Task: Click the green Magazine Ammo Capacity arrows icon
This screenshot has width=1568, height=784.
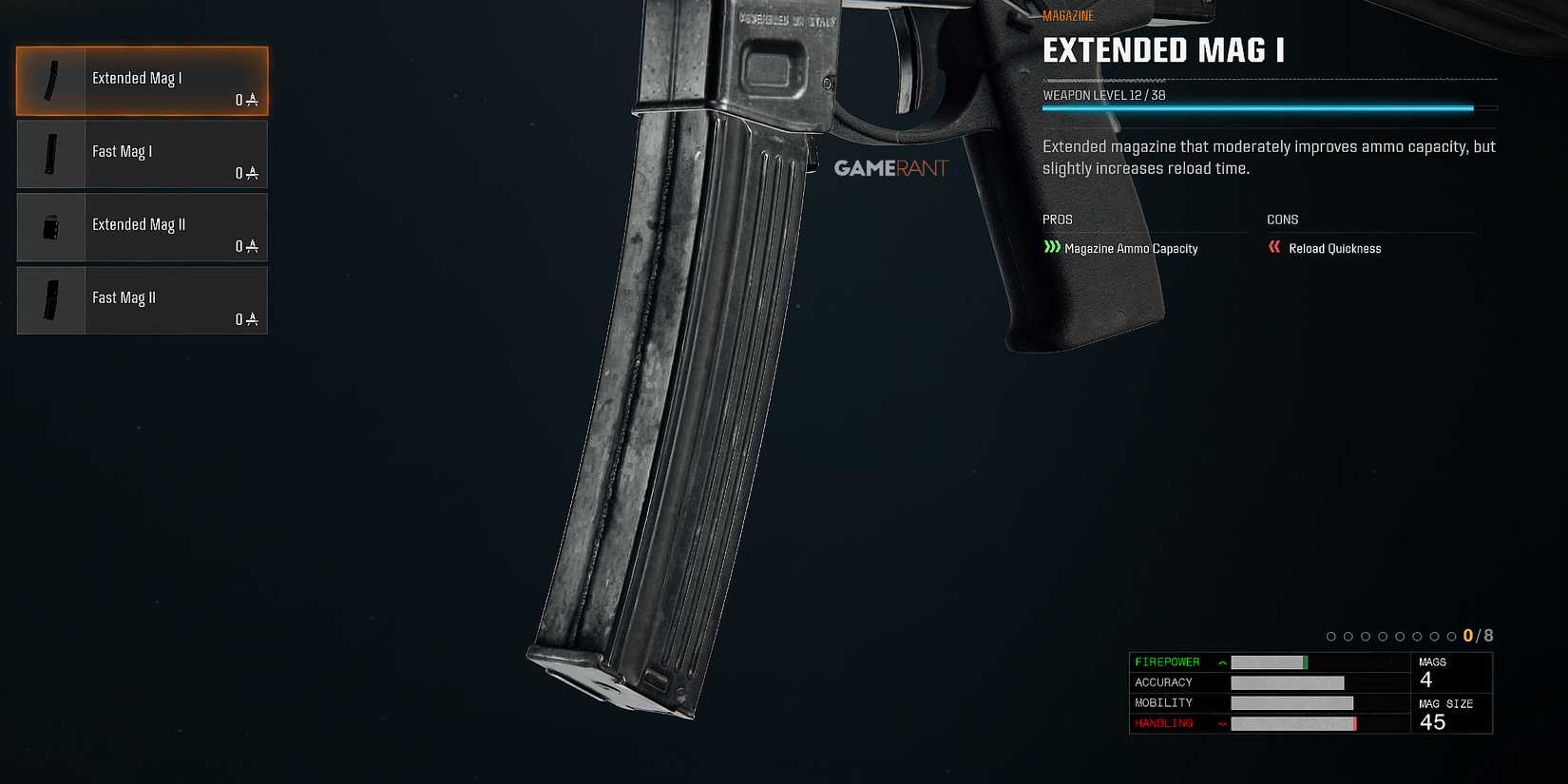Action: [1052, 247]
